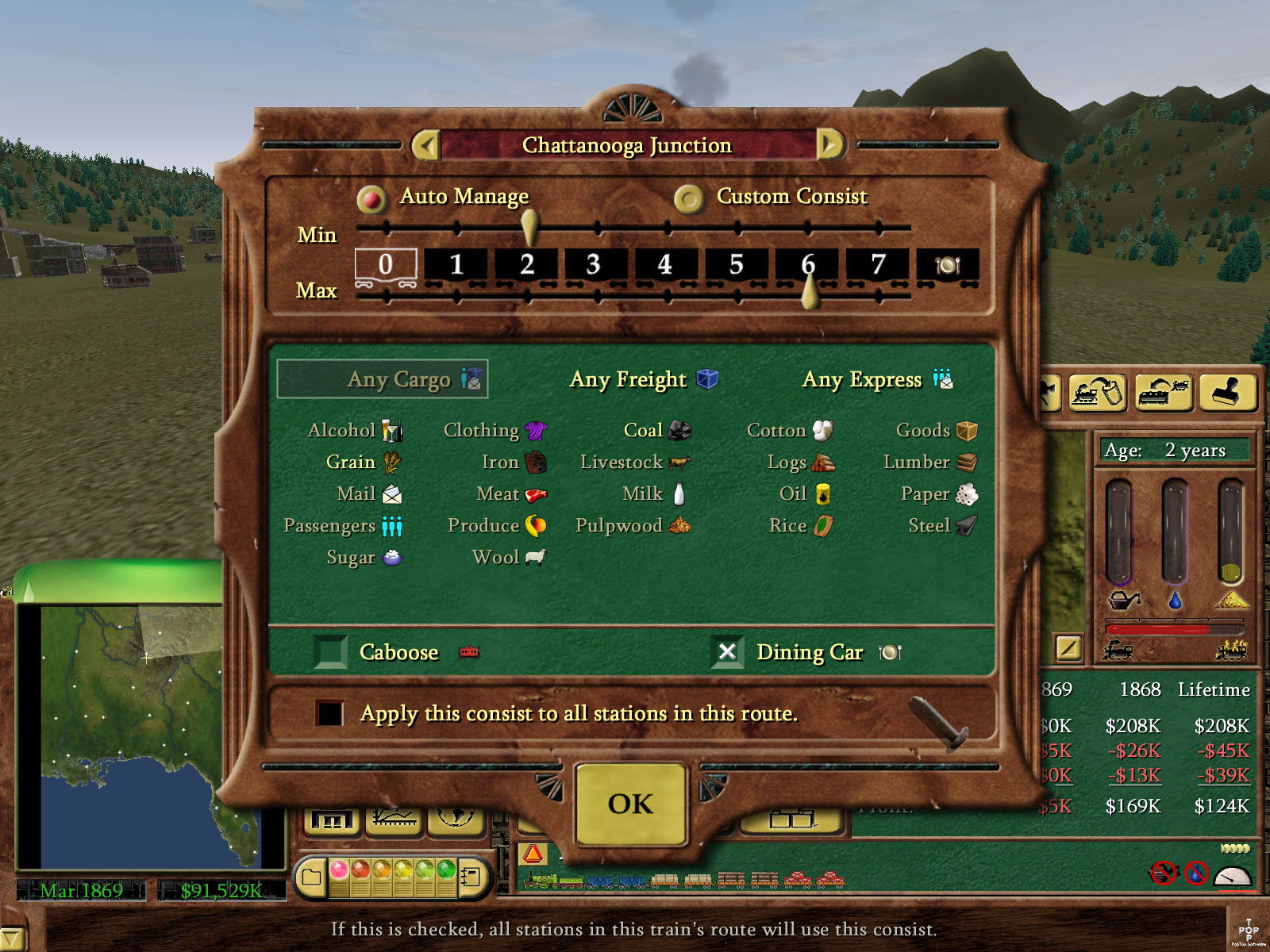Click the minimap of the southeastern region
1270x952 pixels.
[151, 736]
